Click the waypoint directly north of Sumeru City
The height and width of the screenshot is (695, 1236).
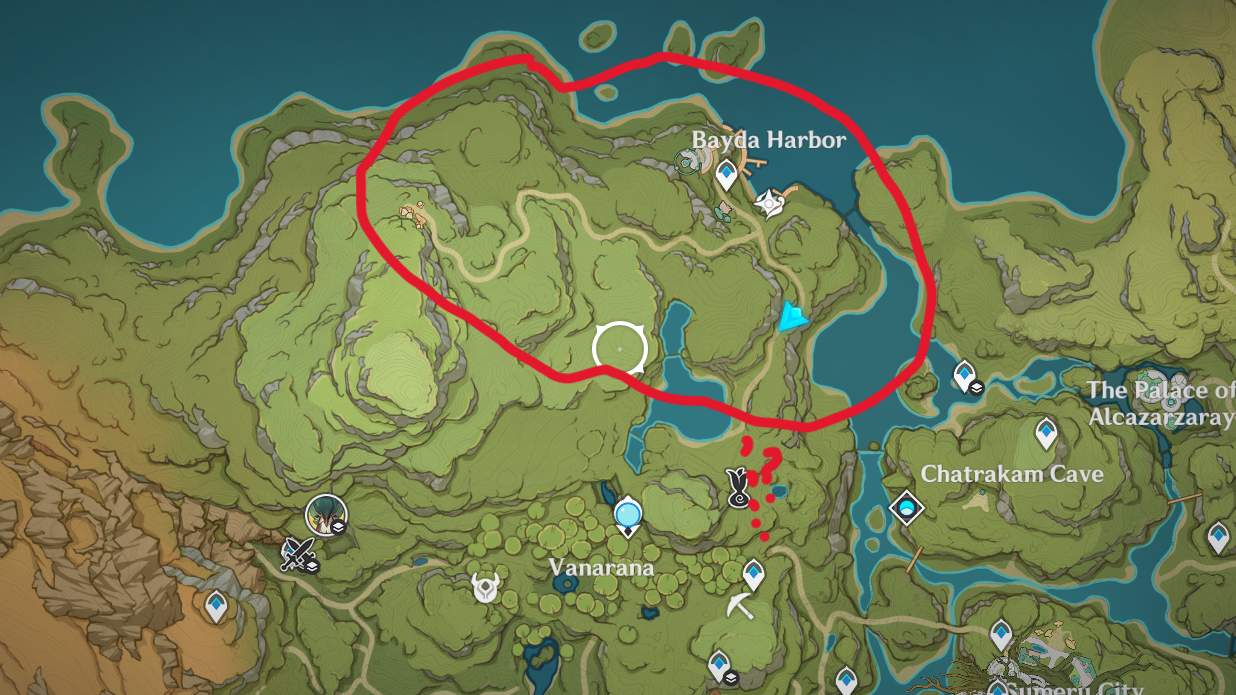1001,633
